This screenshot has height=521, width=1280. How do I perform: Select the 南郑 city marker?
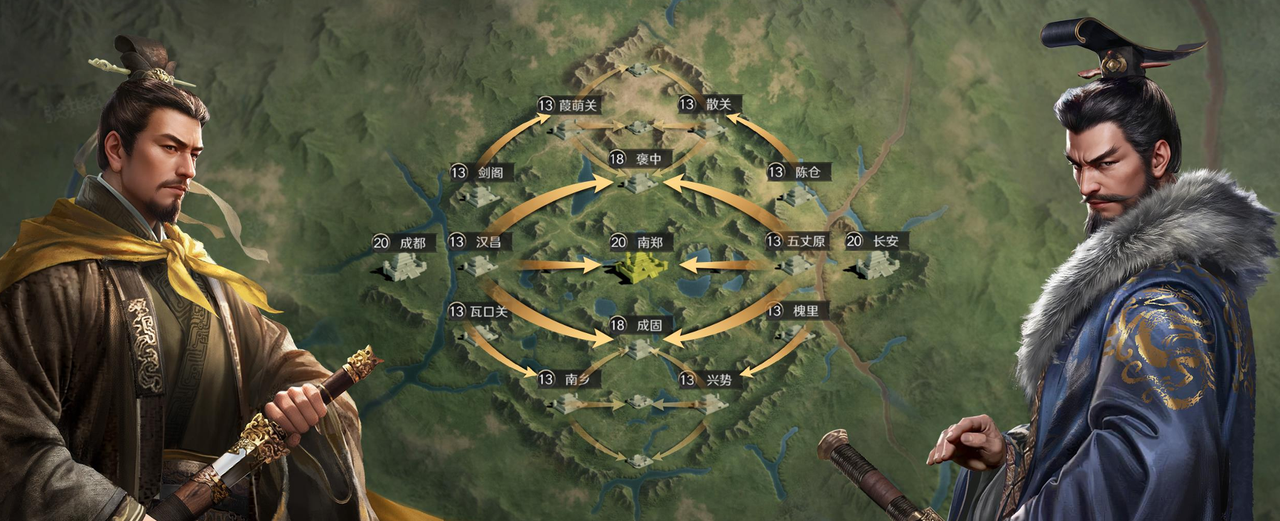point(641,265)
